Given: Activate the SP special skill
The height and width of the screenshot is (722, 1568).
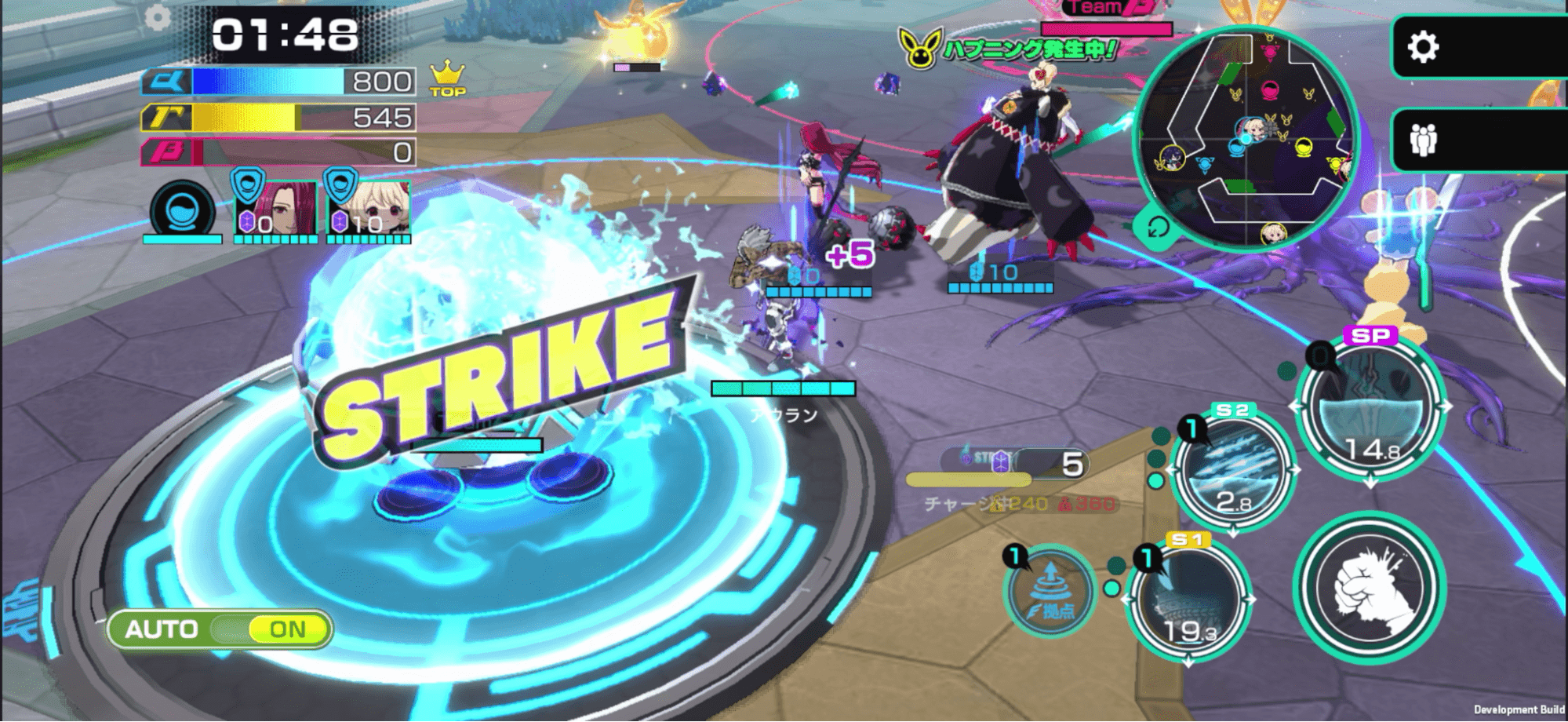Looking at the screenshot, I should click(x=1370, y=408).
